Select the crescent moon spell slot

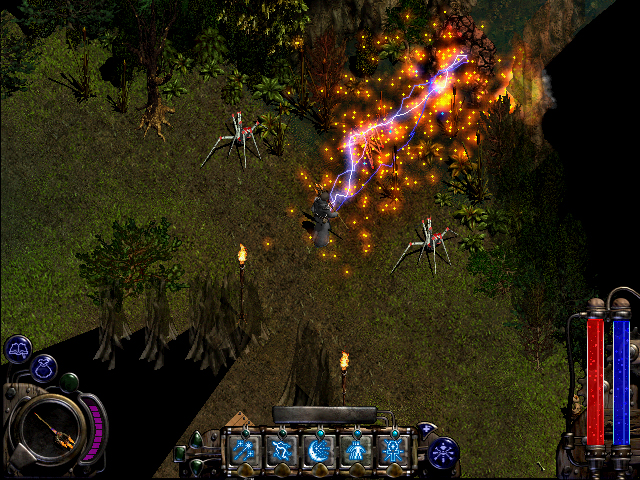(x=319, y=450)
